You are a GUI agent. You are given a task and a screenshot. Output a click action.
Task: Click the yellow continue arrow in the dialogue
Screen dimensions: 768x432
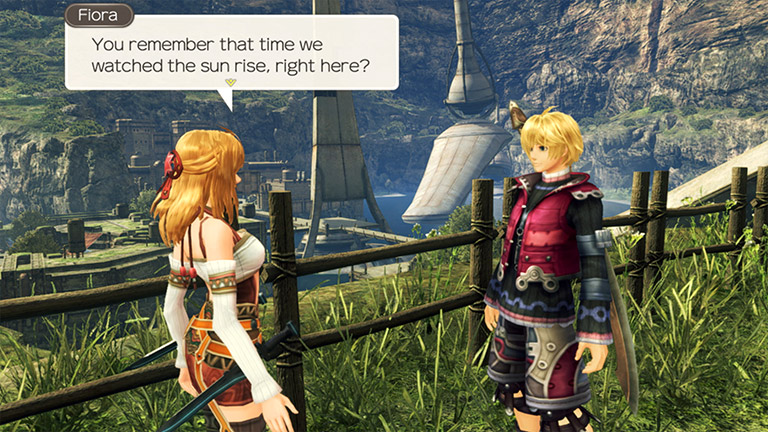tap(231, 82)
